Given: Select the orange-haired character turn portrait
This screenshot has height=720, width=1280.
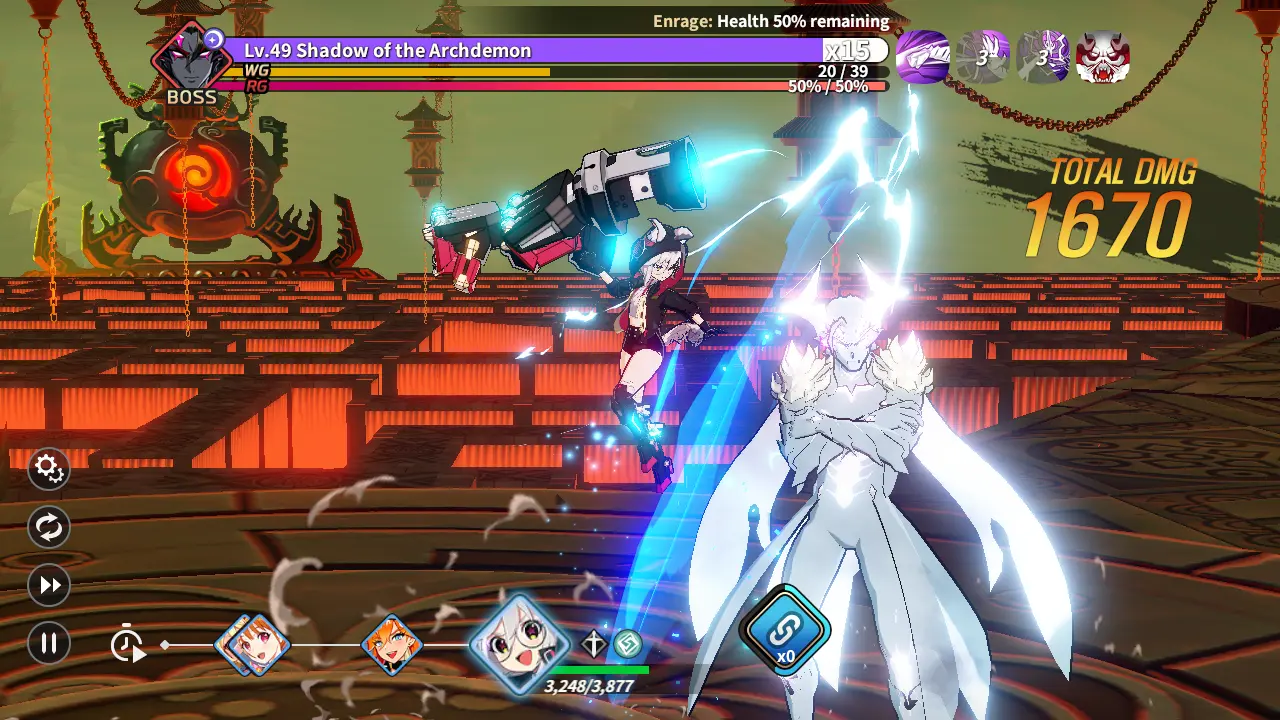Looking at the screenshot, I should click(391, 644).
